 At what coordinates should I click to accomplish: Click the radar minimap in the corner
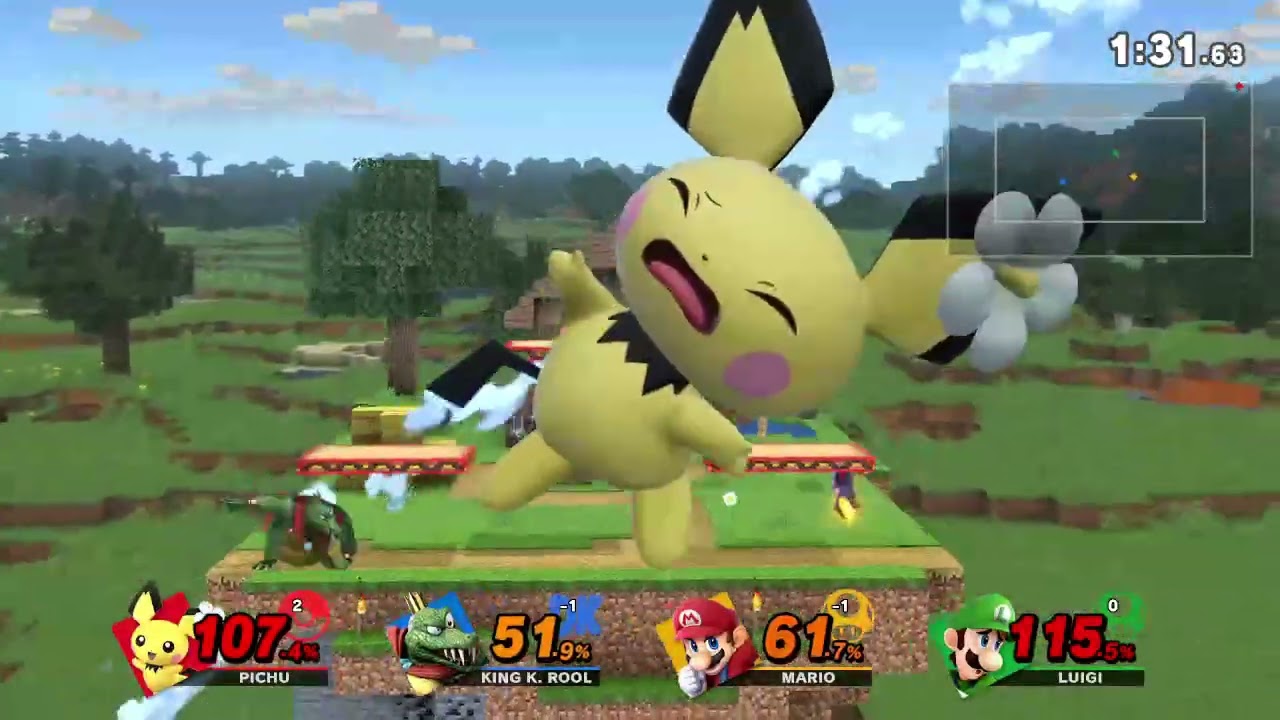coord(1099,170)
